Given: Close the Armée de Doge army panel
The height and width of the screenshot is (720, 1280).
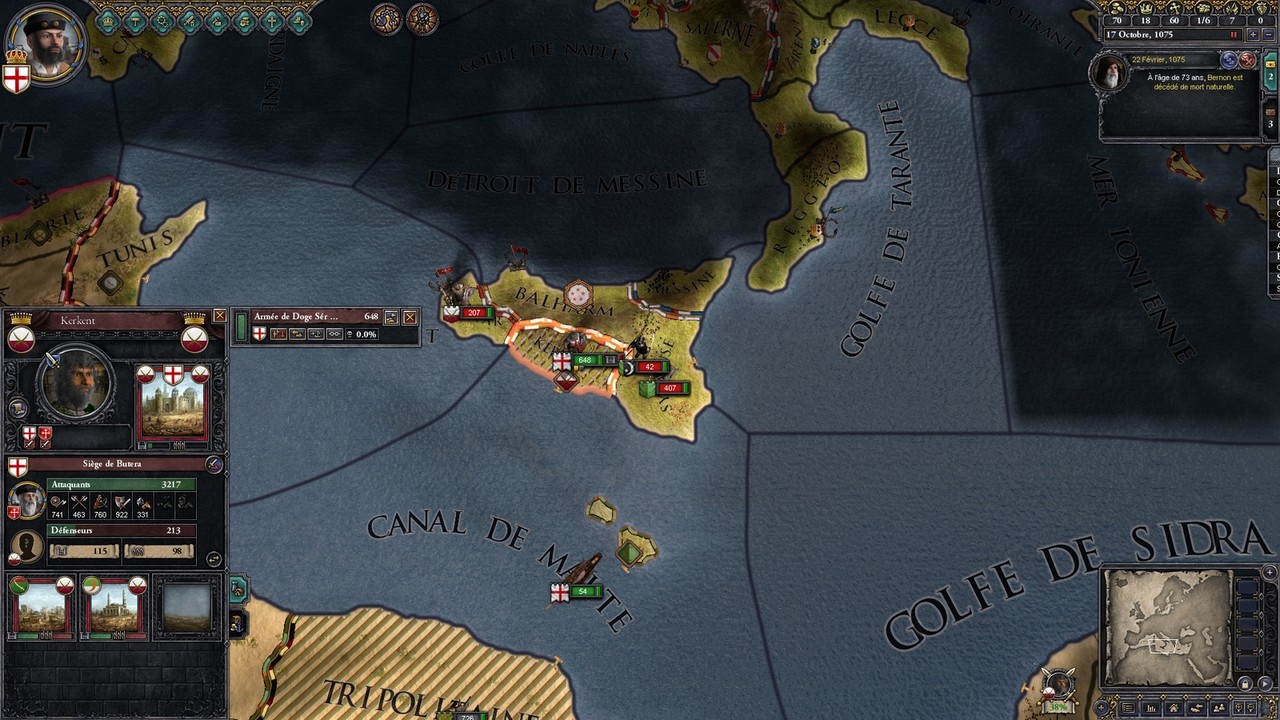Looking at the screenshot, I should click(409, 317).
